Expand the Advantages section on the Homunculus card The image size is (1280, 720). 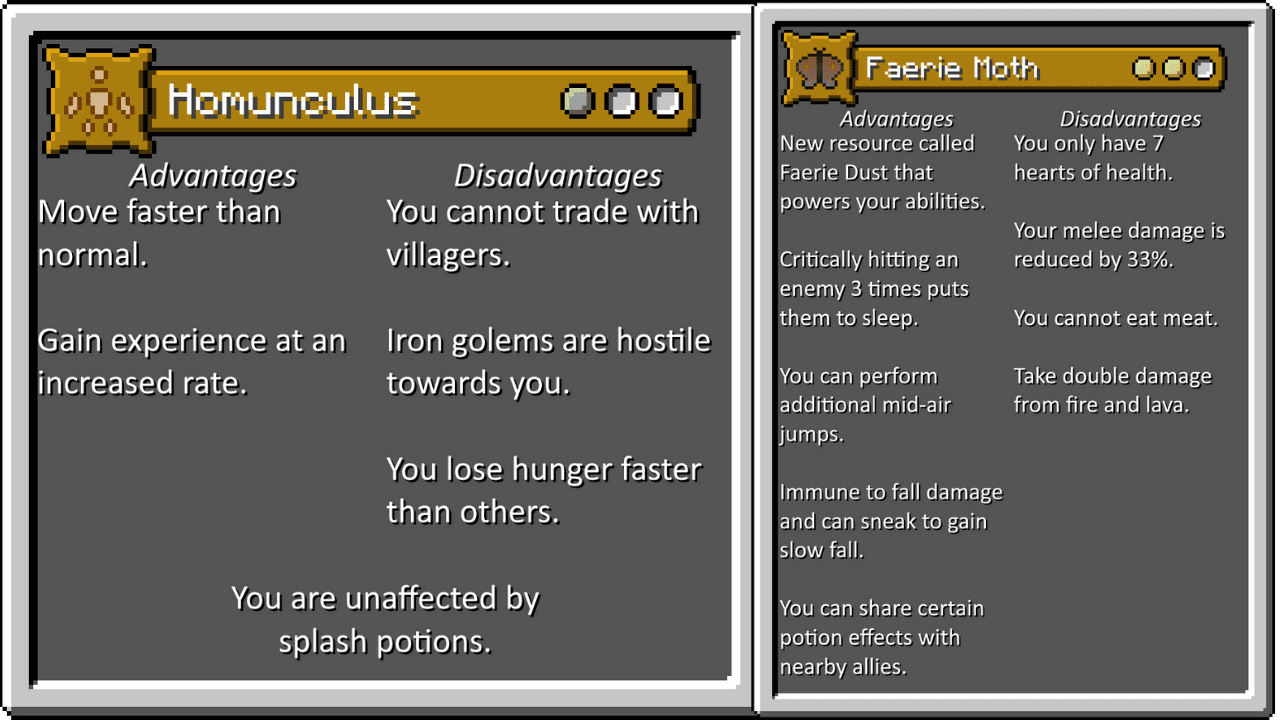[x=212, y=175]
